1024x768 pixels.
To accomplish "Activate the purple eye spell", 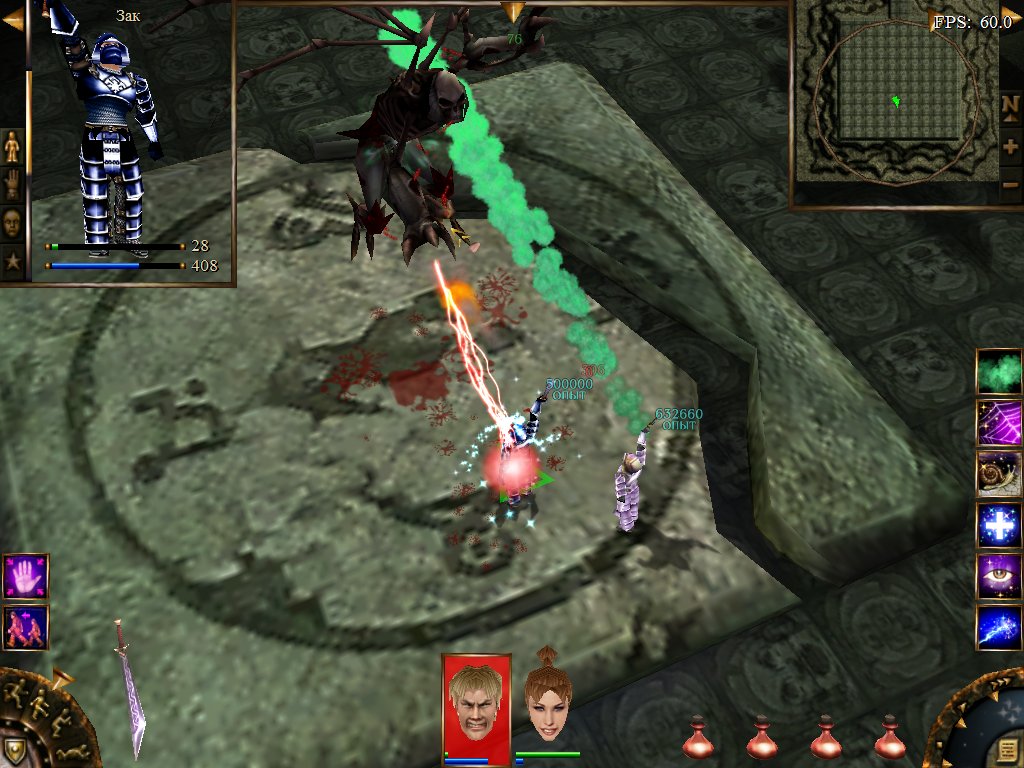I will click(x=998, y=576).
